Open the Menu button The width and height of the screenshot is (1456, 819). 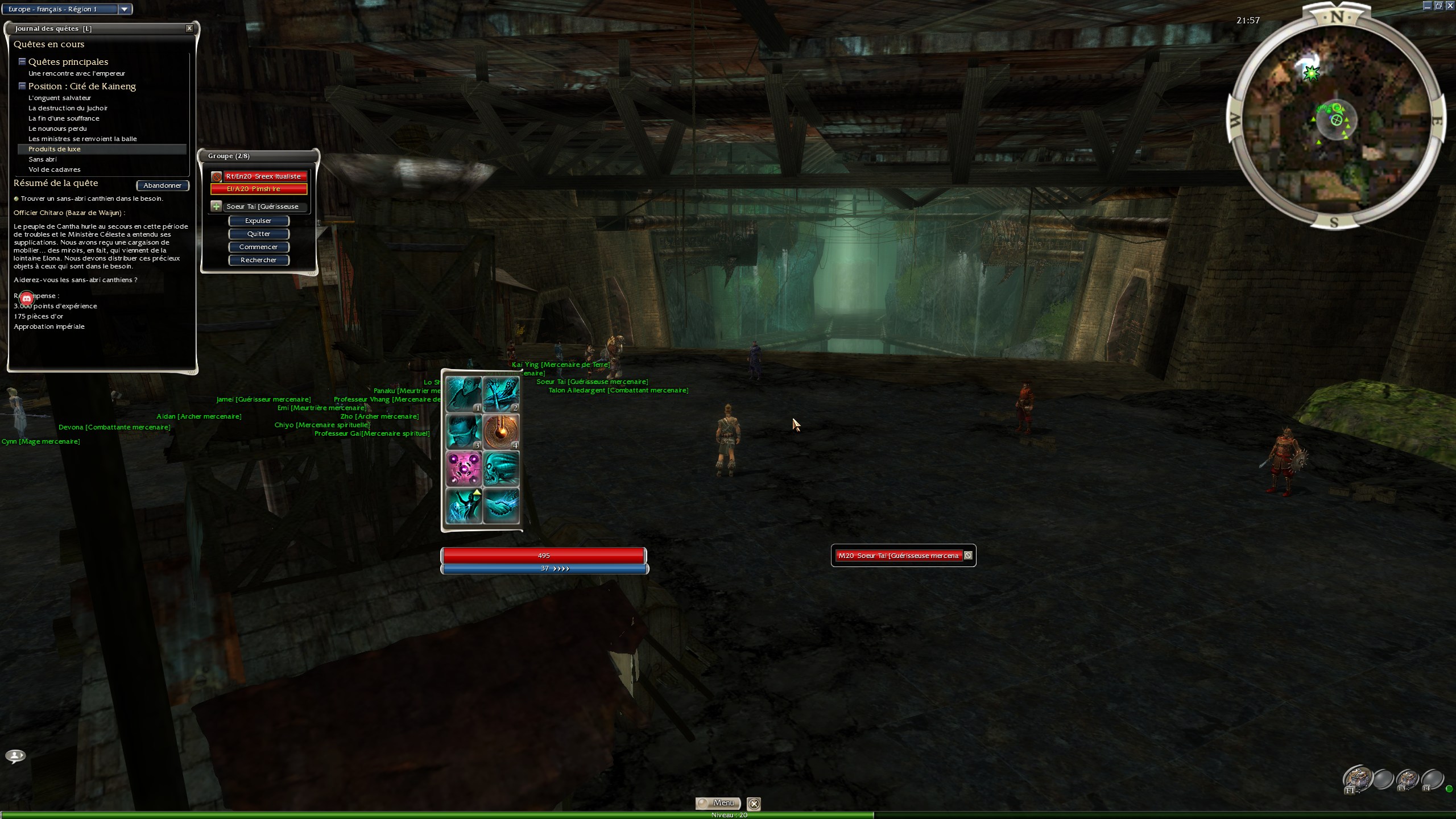pos(718,803)
